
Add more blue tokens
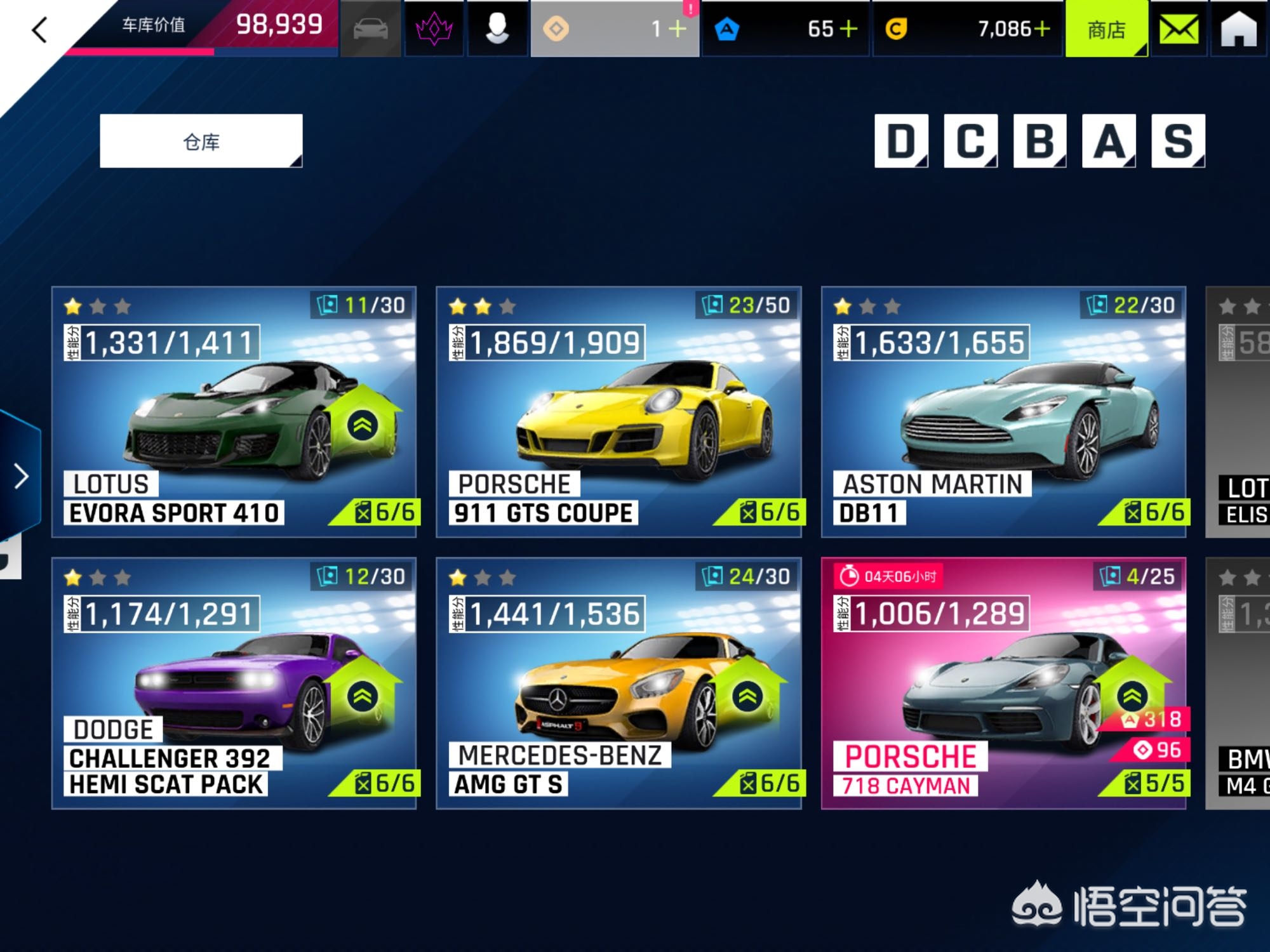click(x=848, y=29)
